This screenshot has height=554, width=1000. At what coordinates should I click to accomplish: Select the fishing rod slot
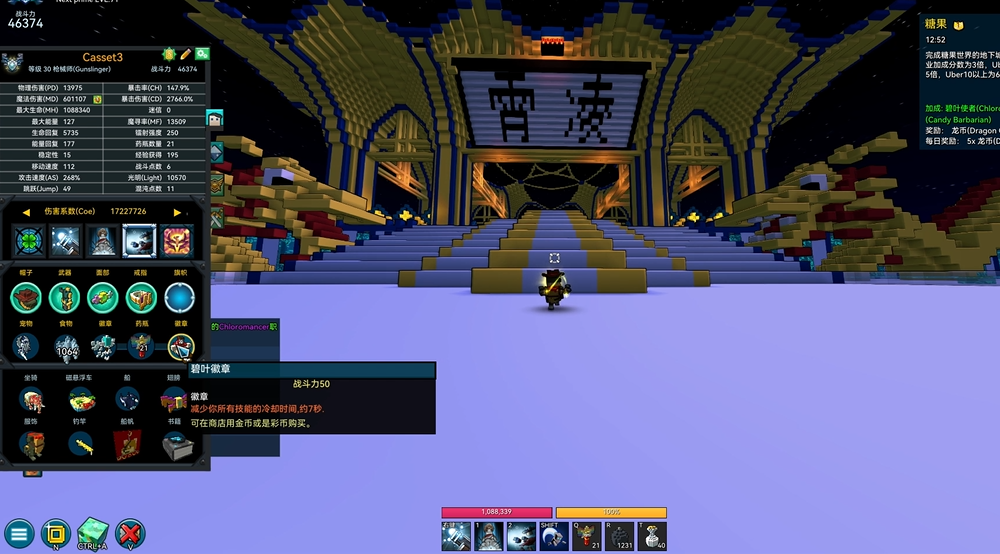point(82,446)
